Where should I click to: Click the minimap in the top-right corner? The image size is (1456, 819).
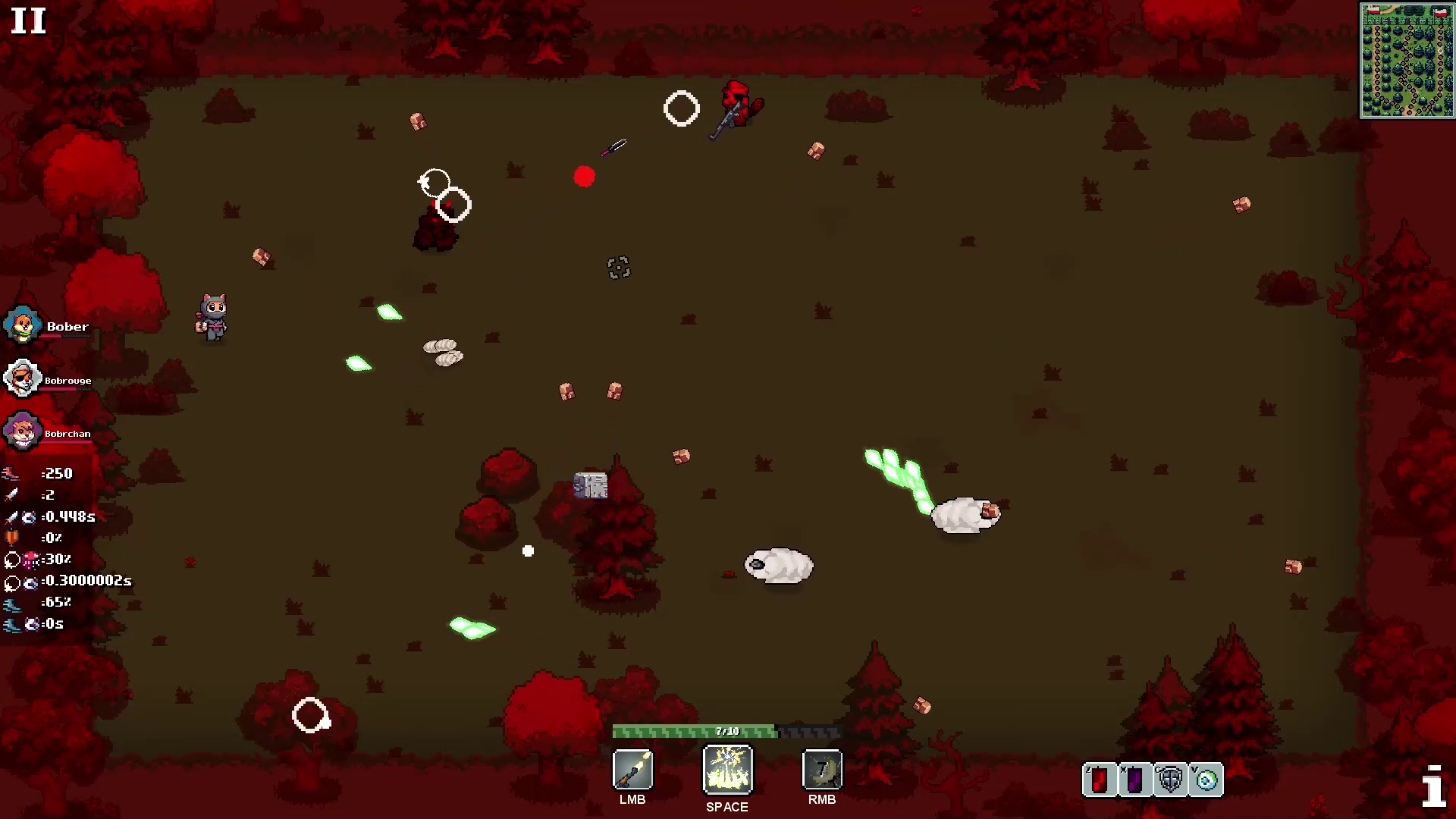pyautogui.click(x=1407, y=61)
